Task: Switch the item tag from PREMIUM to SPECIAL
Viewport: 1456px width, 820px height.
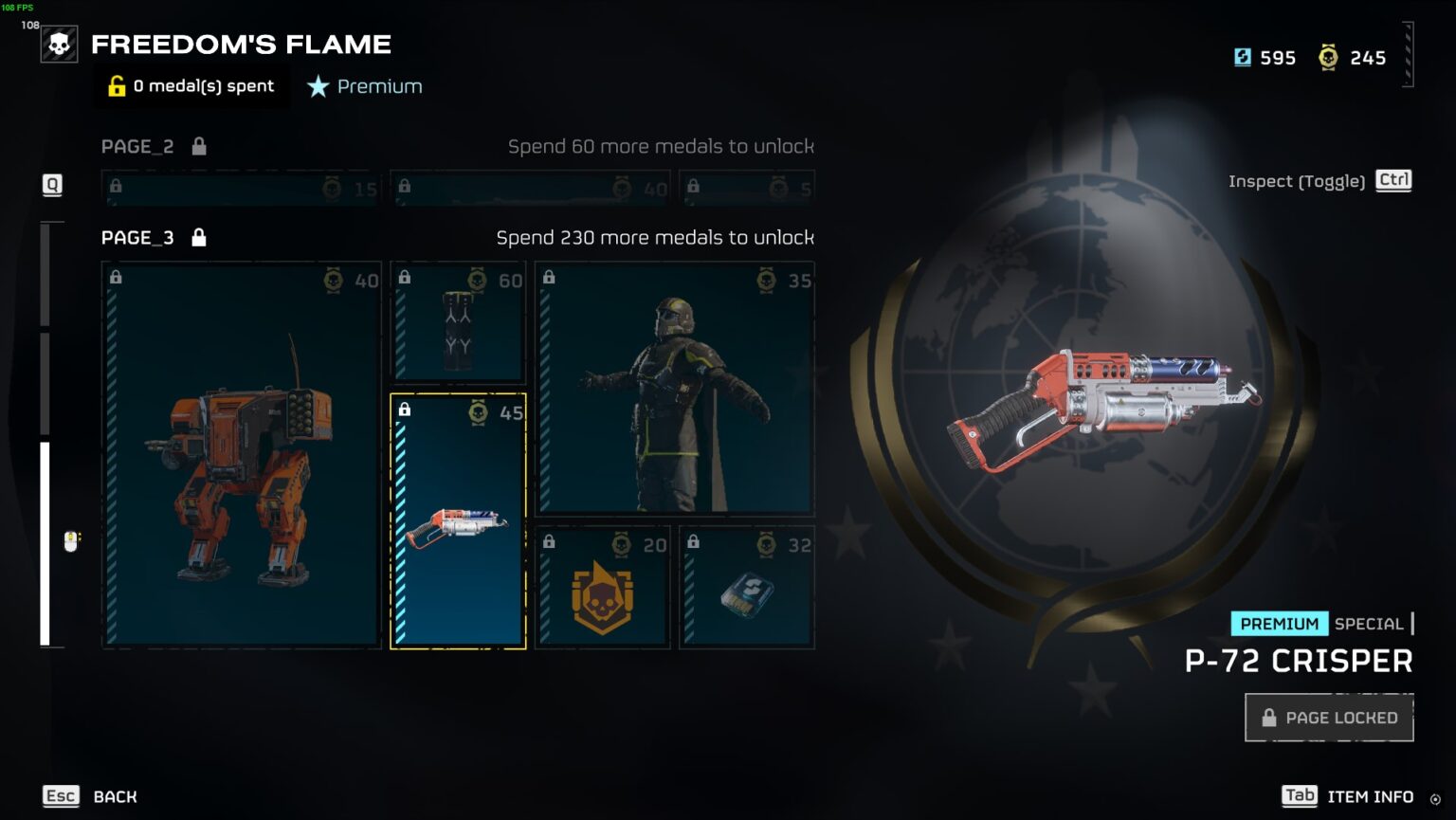Action: coord(1369,624)
